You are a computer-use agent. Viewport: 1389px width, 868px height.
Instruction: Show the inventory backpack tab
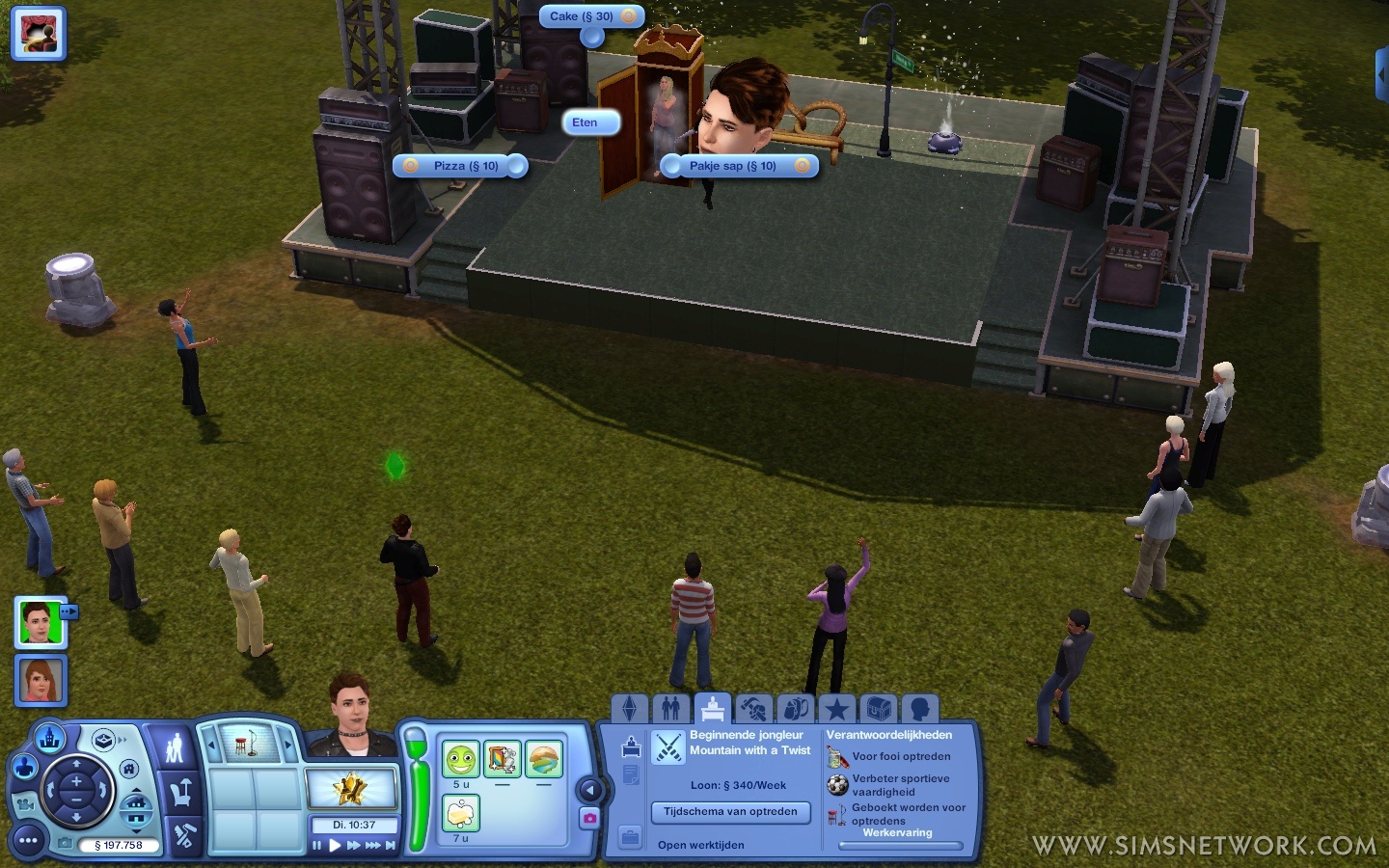pos(795,709)
